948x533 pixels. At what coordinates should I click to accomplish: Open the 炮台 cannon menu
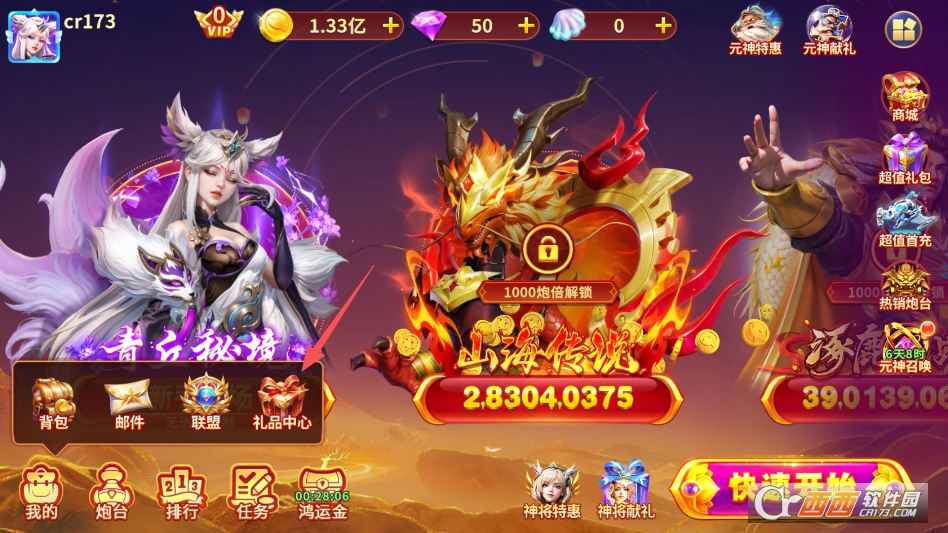pos(109,492)
